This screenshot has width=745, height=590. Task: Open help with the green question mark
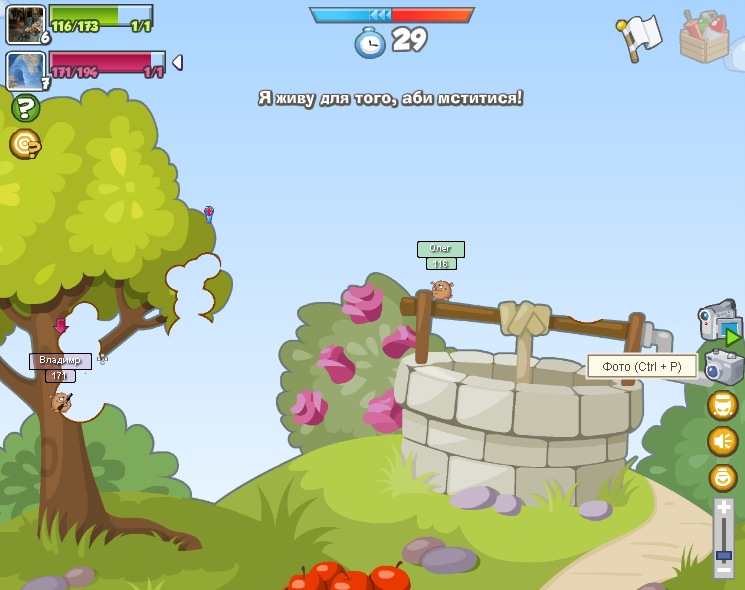click(x=25, y=108)
